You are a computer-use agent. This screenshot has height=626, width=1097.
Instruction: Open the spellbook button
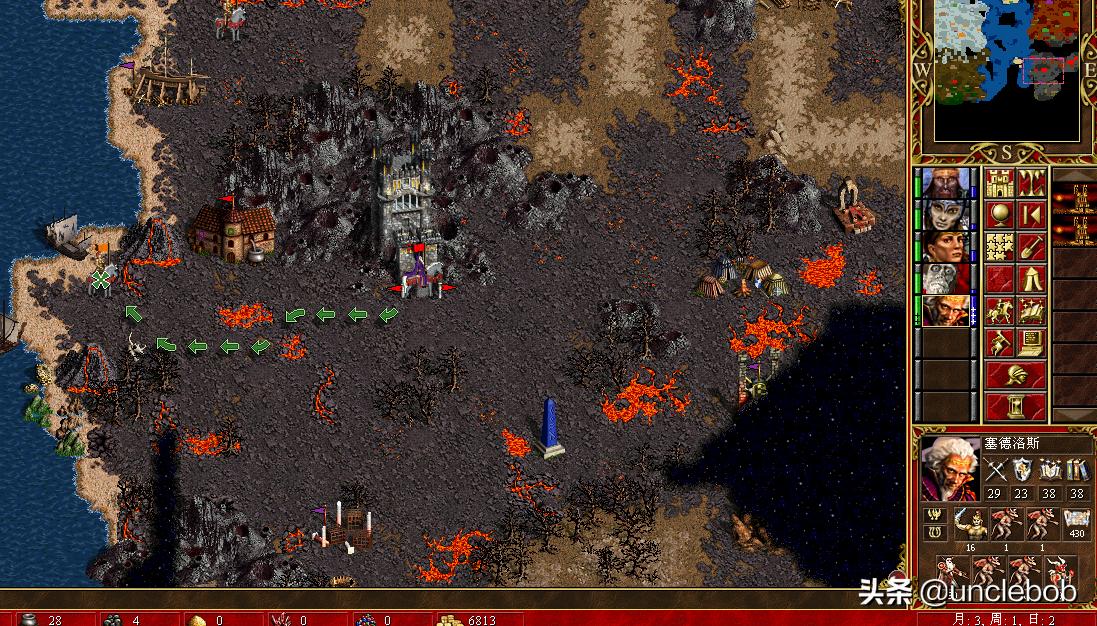[x=1031, y=310]
